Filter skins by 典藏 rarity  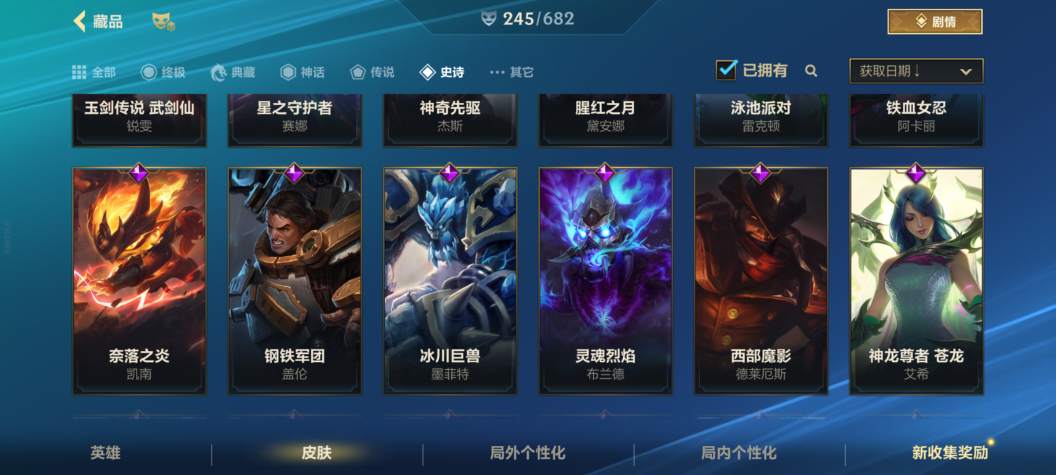[x=232, y=72]
